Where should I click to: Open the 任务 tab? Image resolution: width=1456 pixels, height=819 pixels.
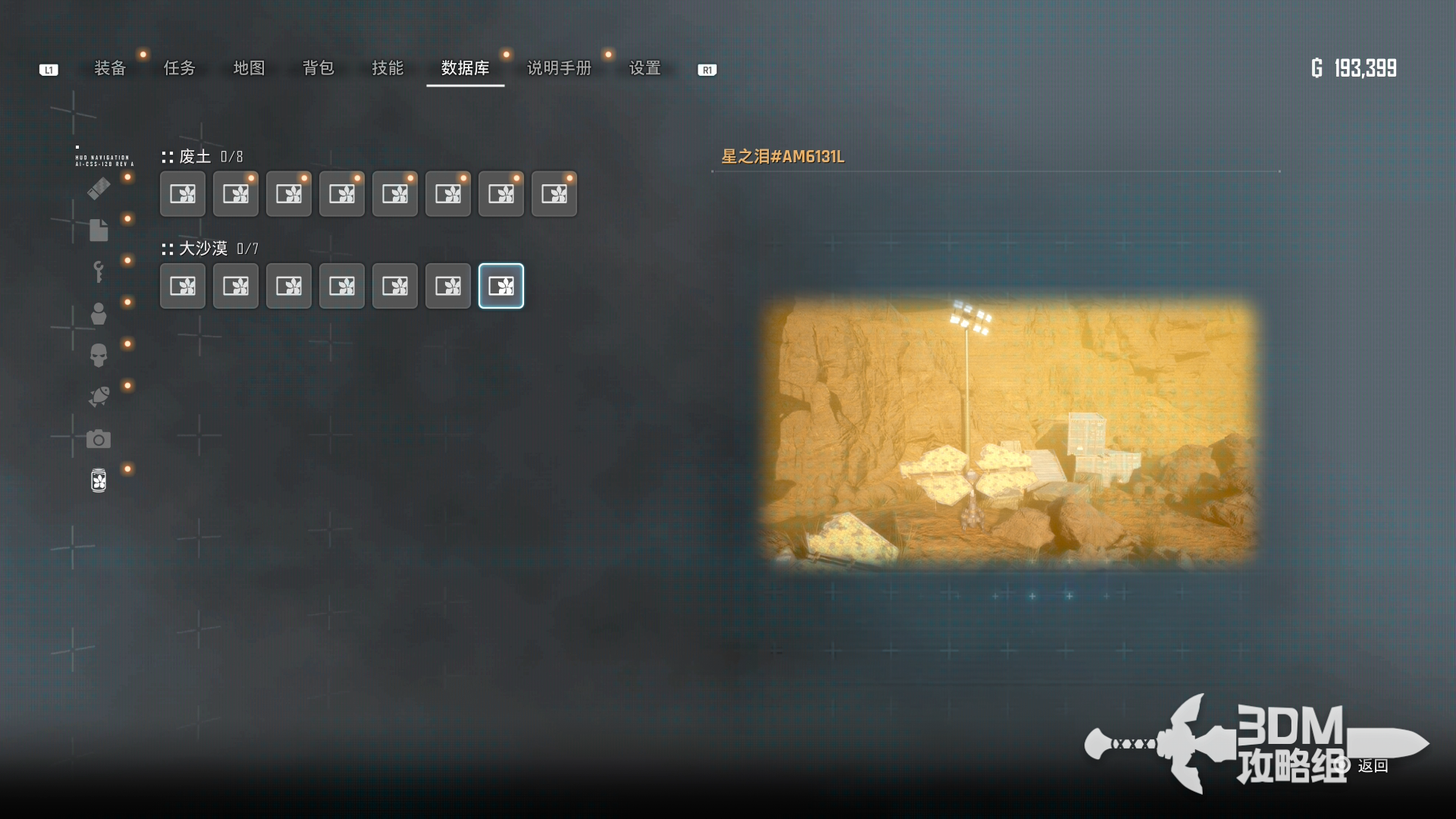tap(180, 68)
